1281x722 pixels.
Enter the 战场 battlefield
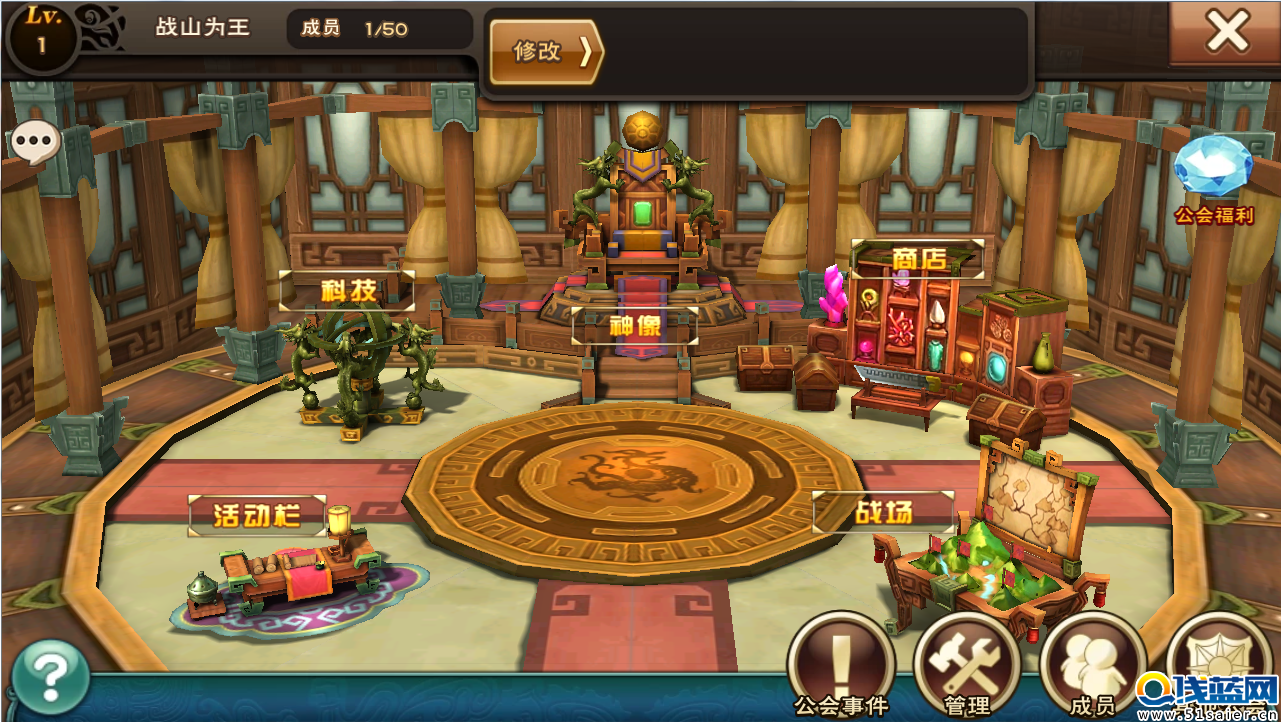pyautogui.click(x=883, y=512)
